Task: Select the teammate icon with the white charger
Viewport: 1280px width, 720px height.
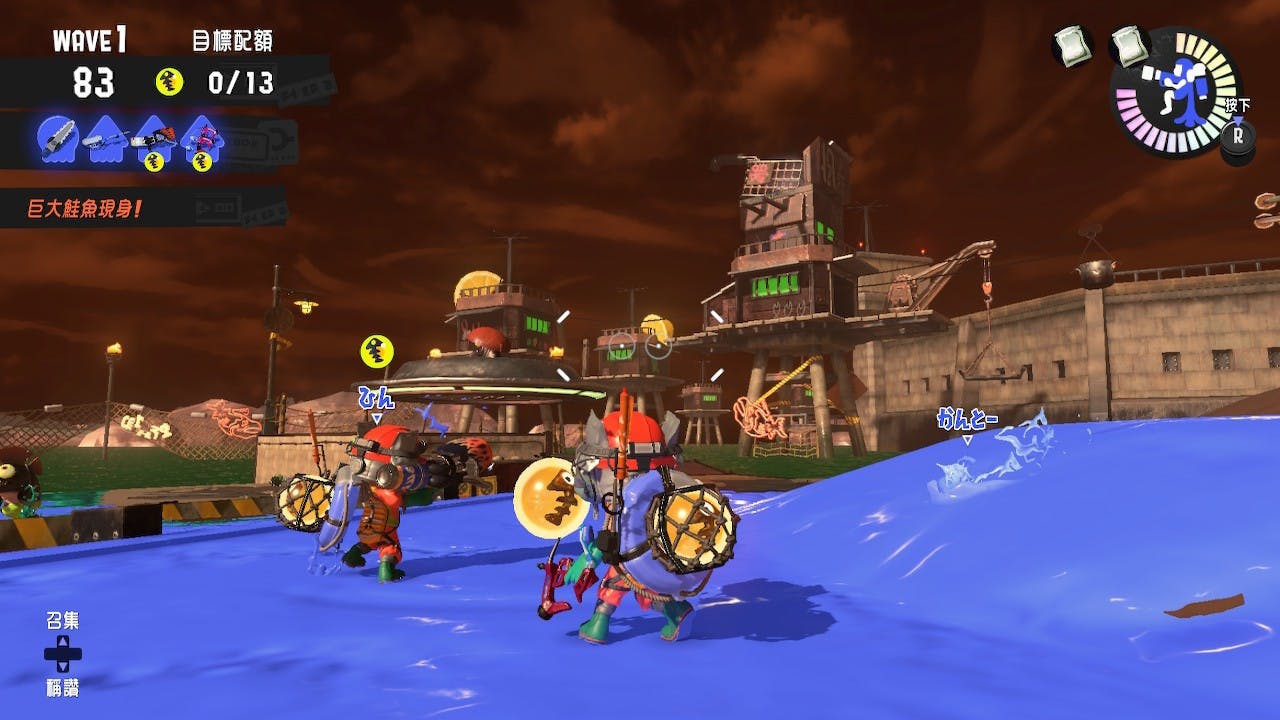Action: [x=105, y=139]
